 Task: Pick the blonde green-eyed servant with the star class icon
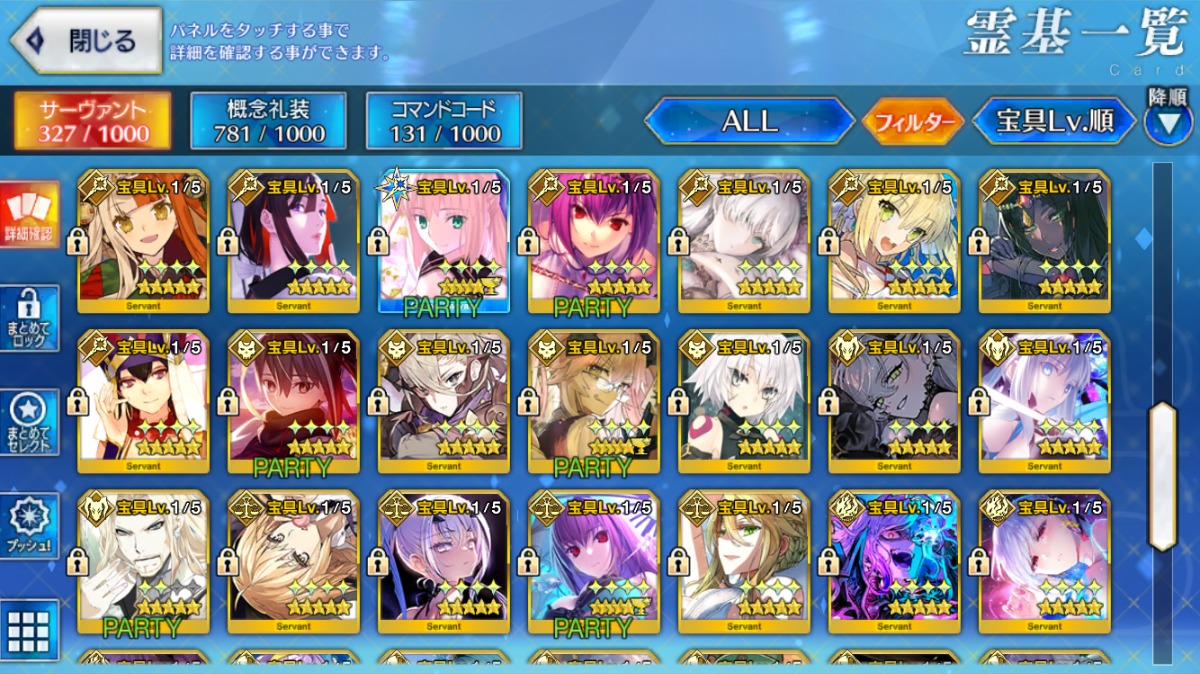[x=444, y=240]
